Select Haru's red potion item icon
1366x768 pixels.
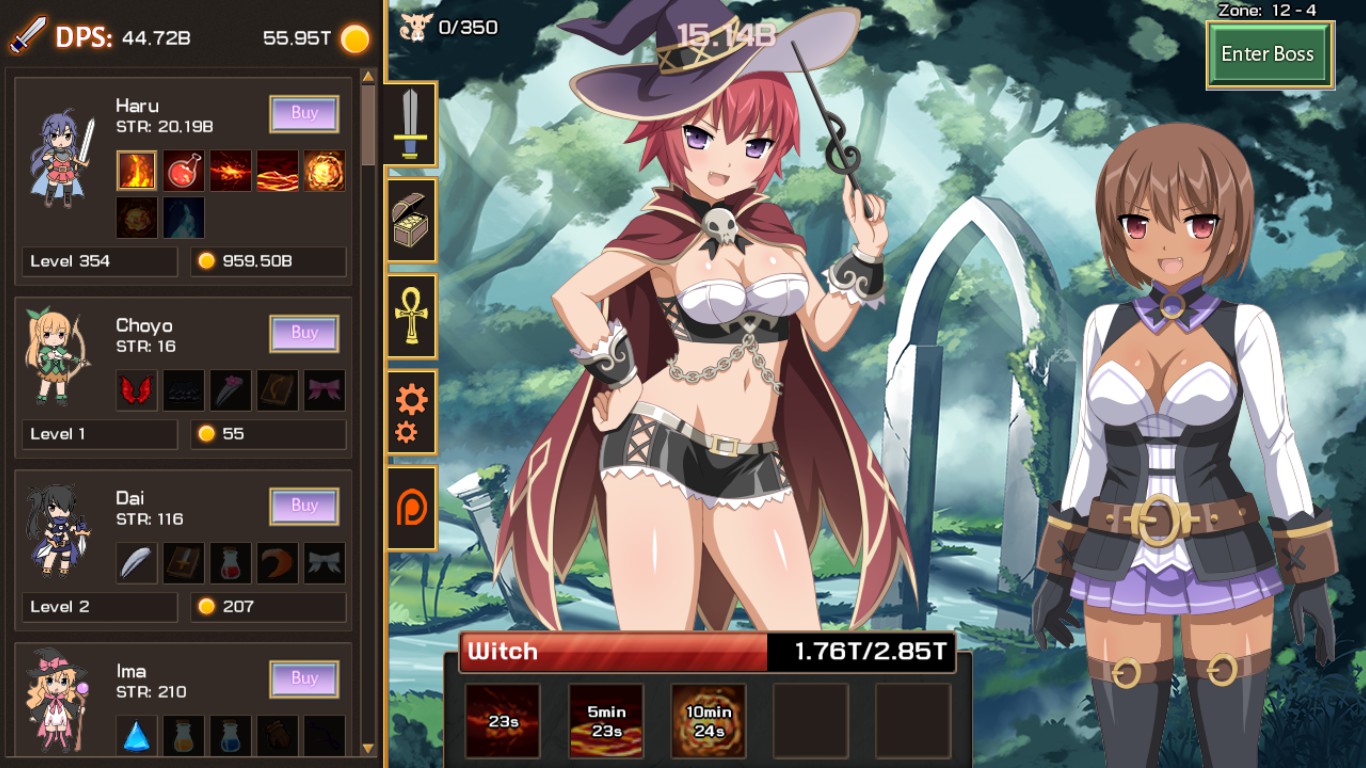(x=183, y=171)
